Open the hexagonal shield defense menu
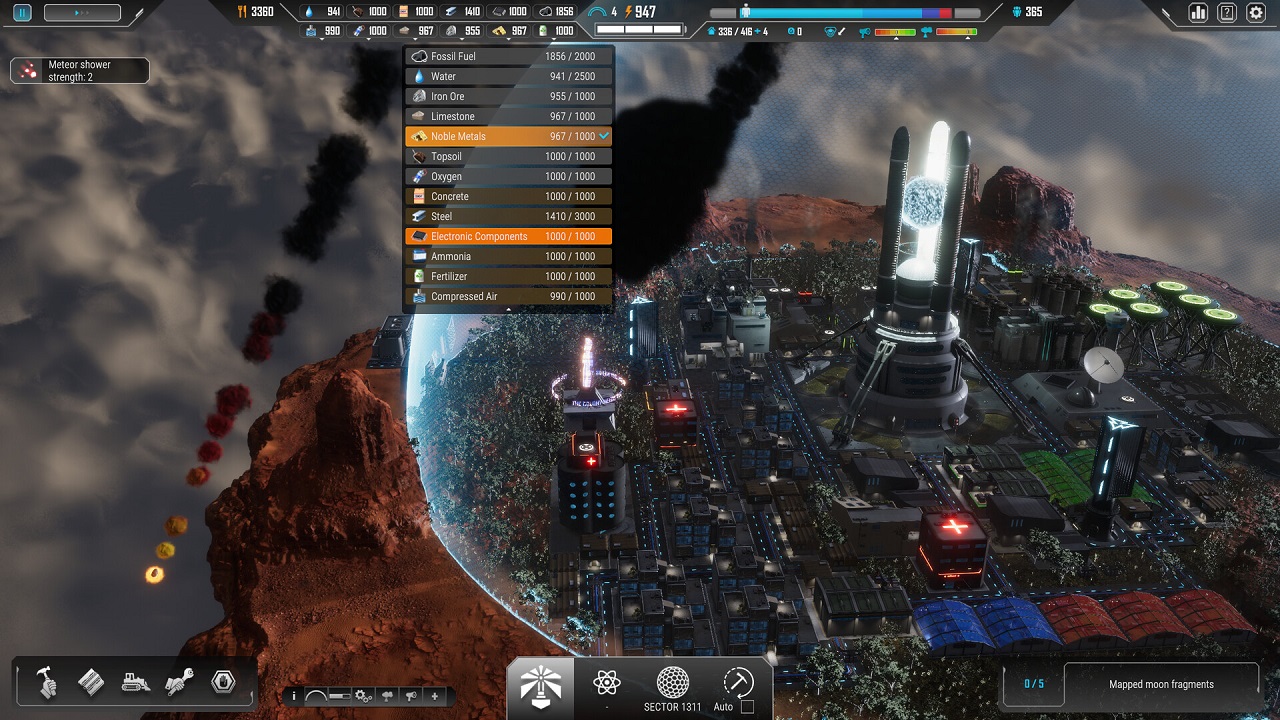Screen dimensions: 1280x720 point(224,681)
